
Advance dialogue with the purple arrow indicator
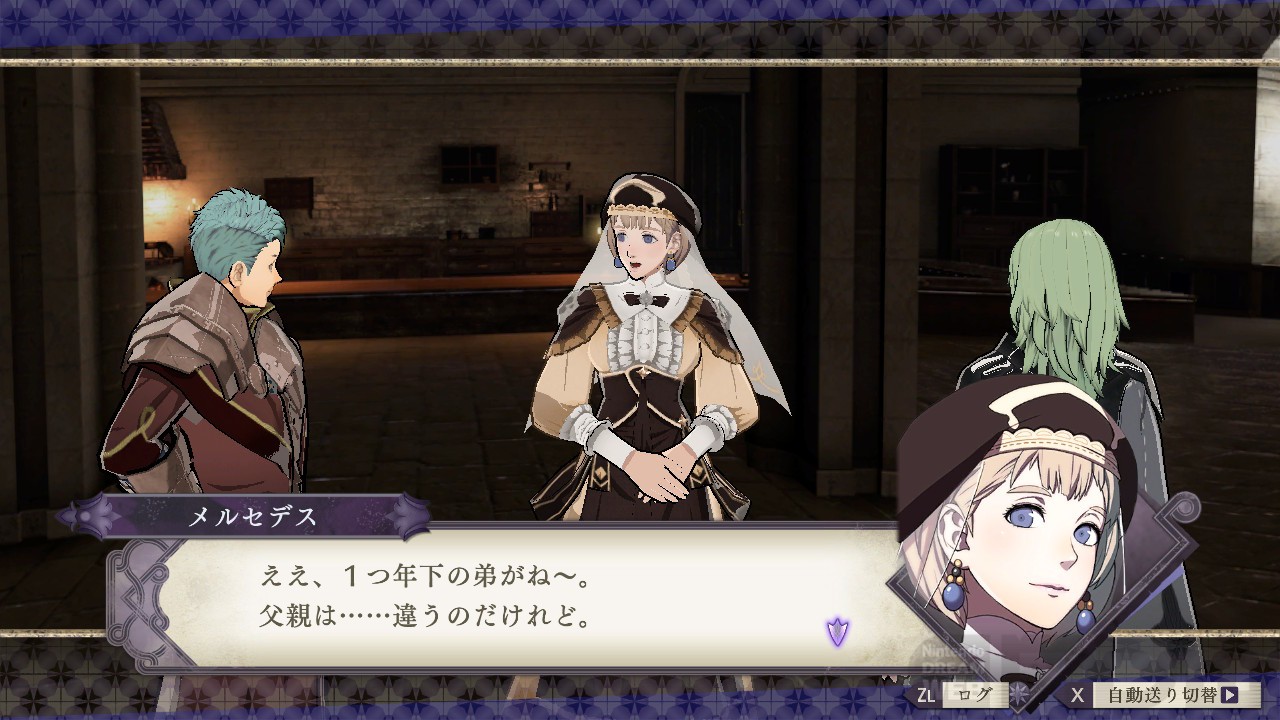click(x=837, y=631)
